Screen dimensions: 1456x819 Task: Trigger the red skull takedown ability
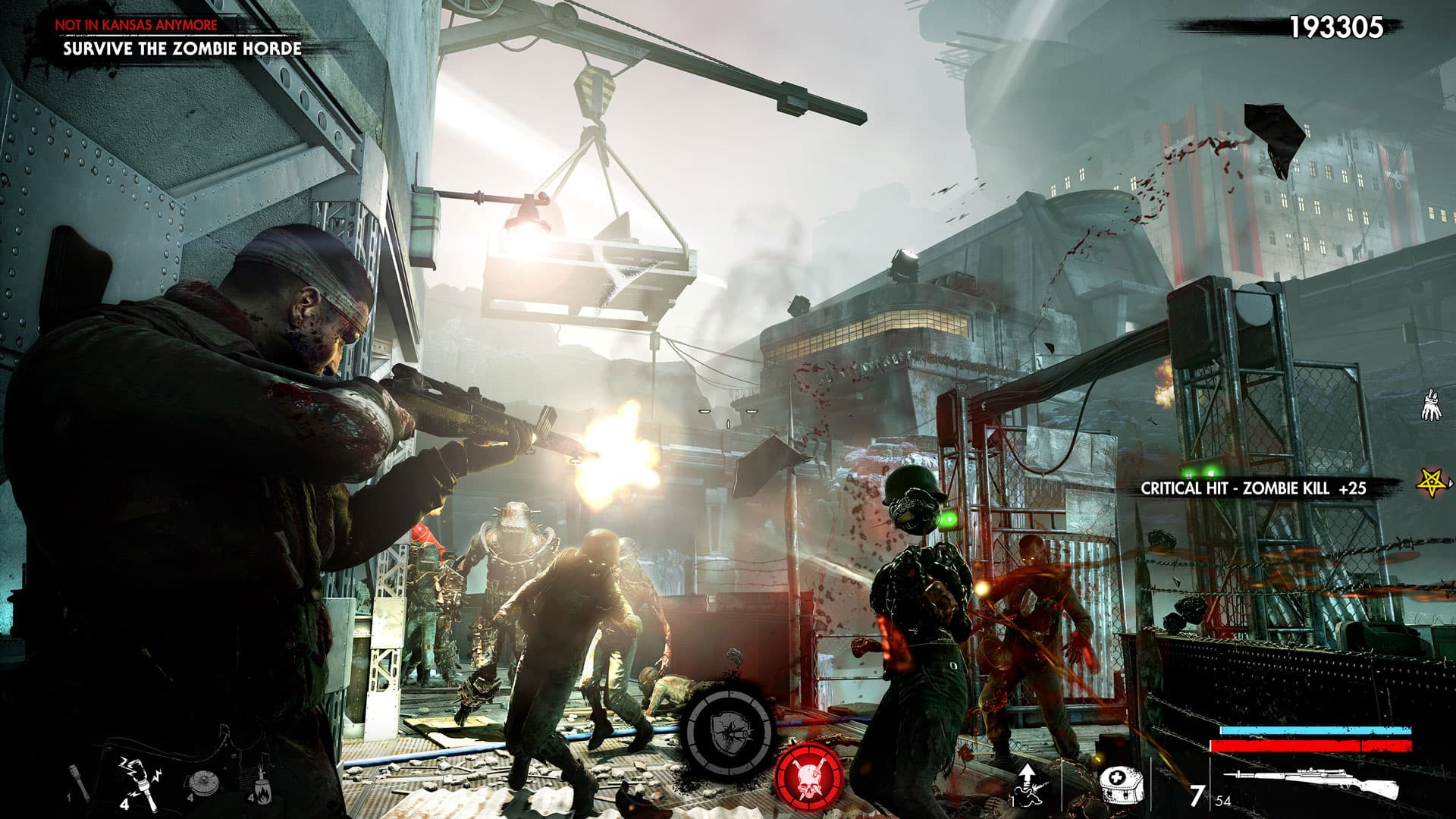point(809,777)
